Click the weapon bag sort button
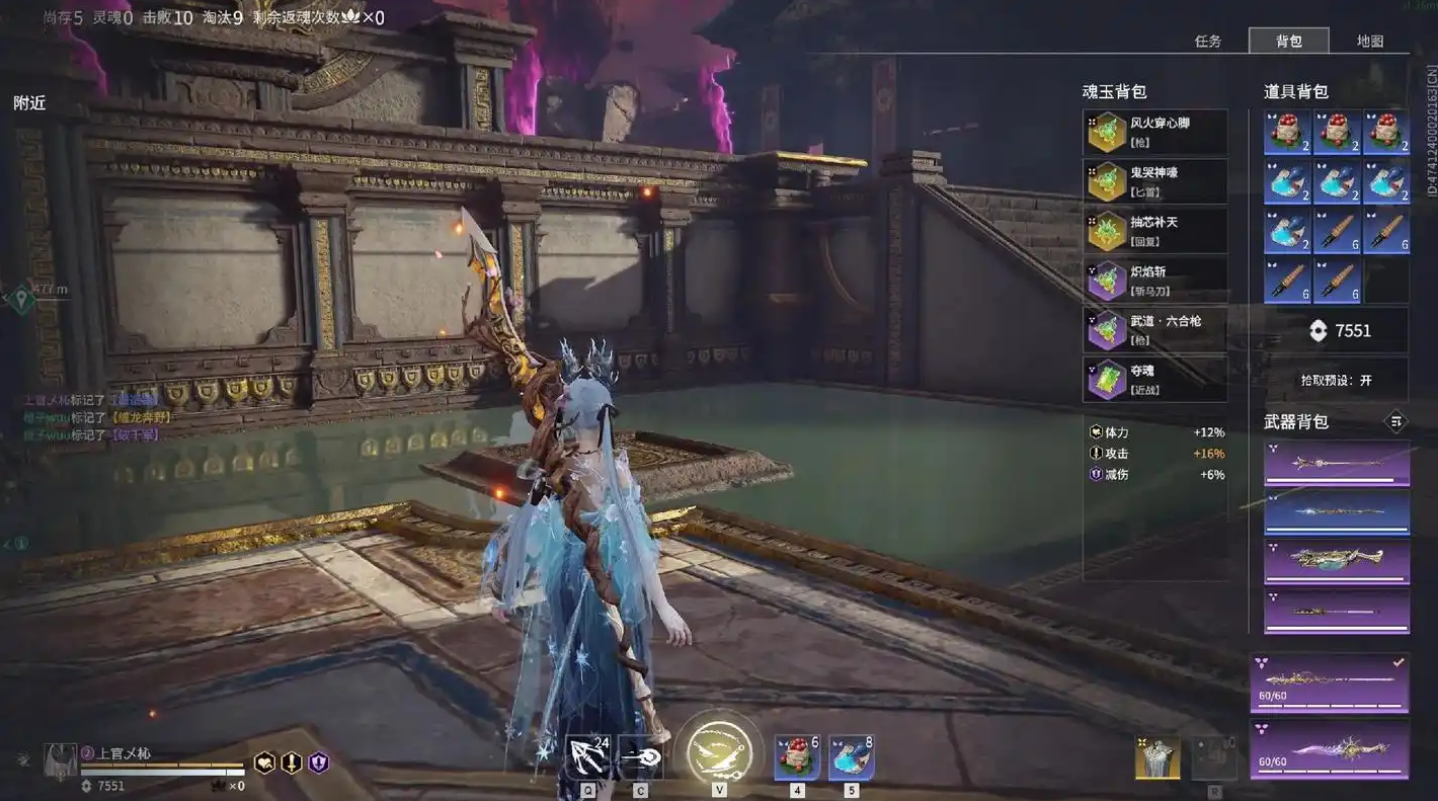 1396,421
